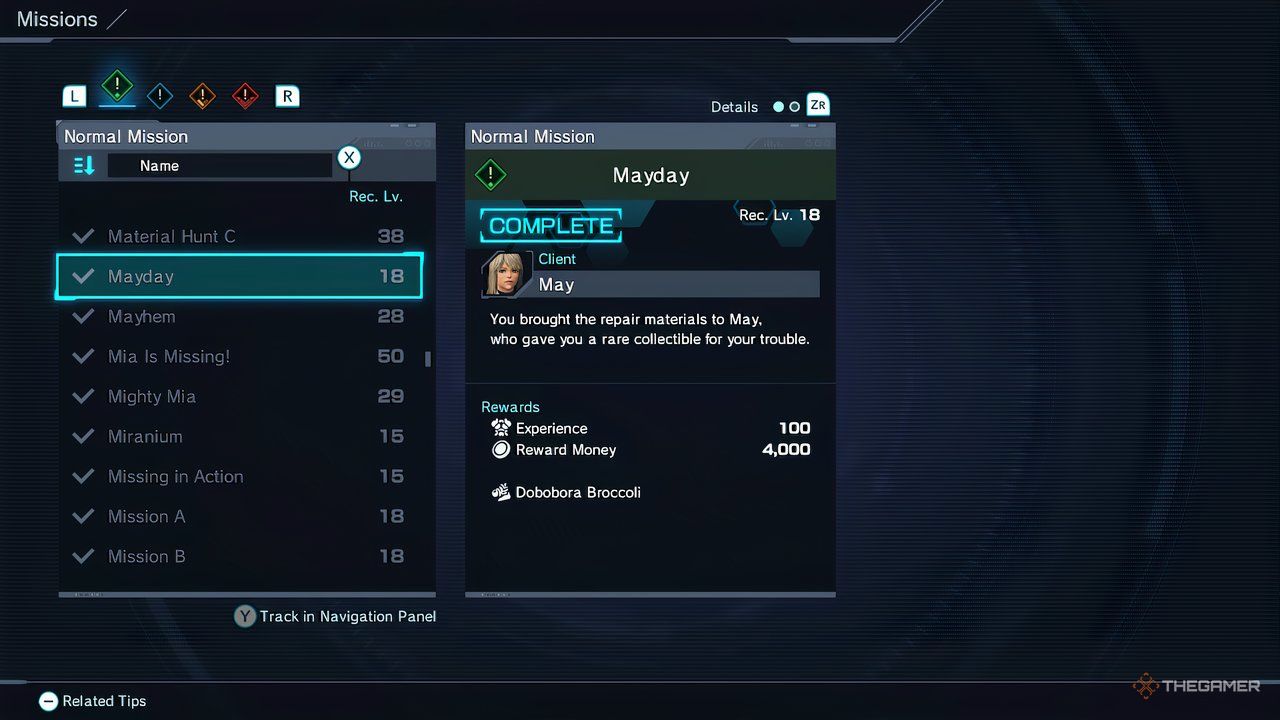Toggle the checkmark beside Mission B
The width and height of the screenshot is (1280, 720).
click(83, 556)
